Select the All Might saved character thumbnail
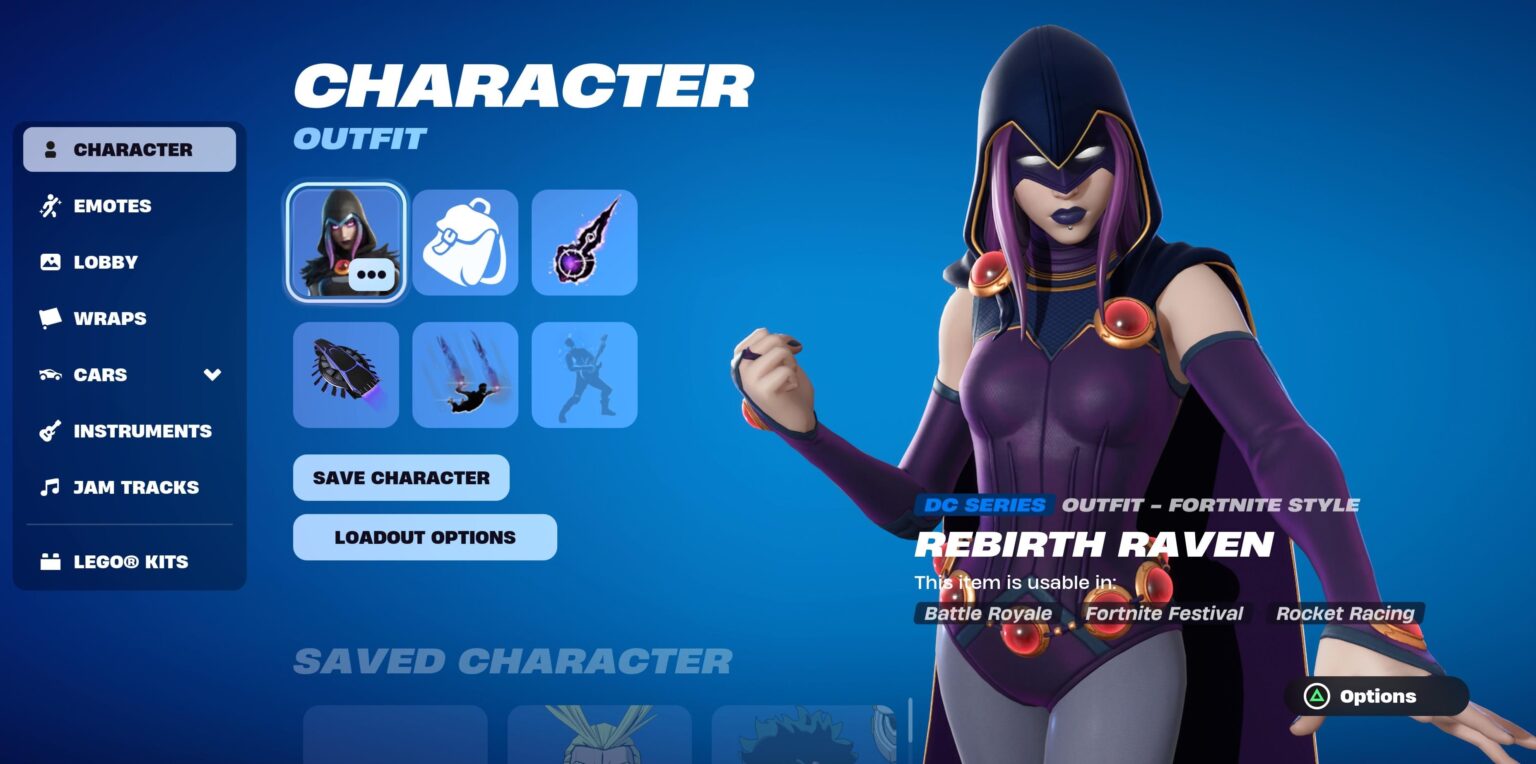This screenshot has height=764, width=1536. (600, 740)
